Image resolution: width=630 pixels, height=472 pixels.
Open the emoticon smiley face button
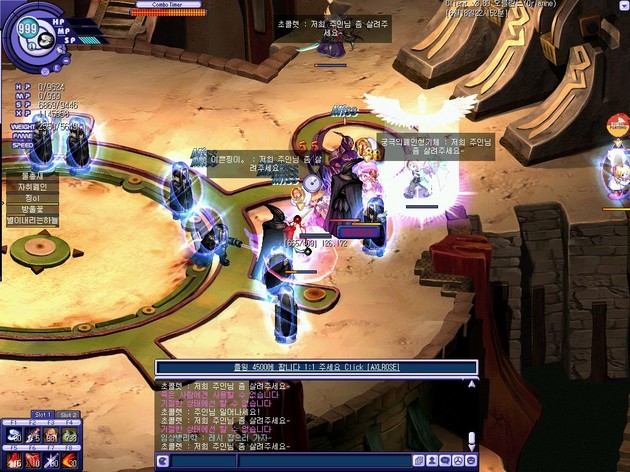tap(458, 461)
